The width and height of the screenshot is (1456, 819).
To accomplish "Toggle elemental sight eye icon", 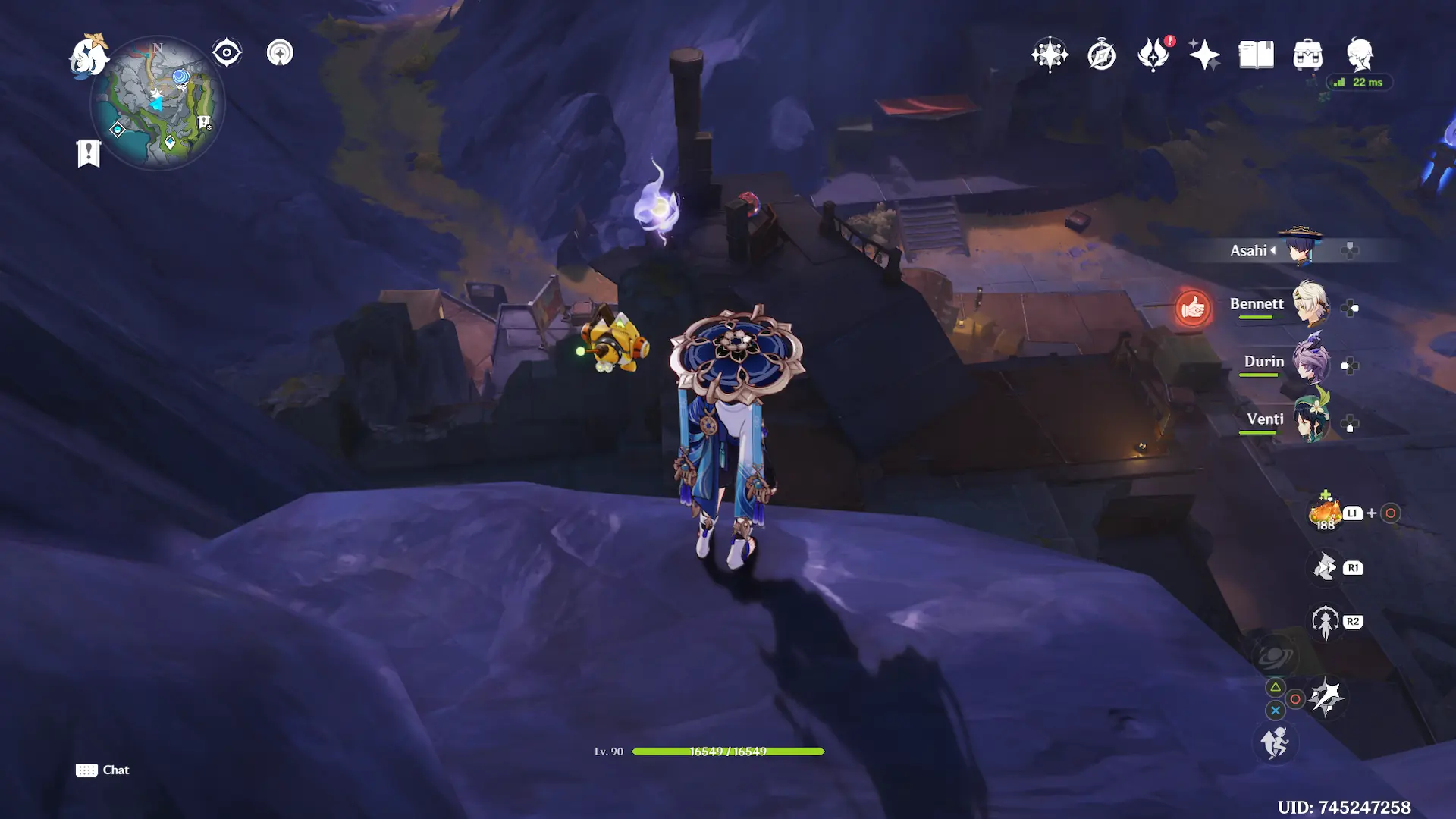I will pyautogui.click(x=227, y=53).
